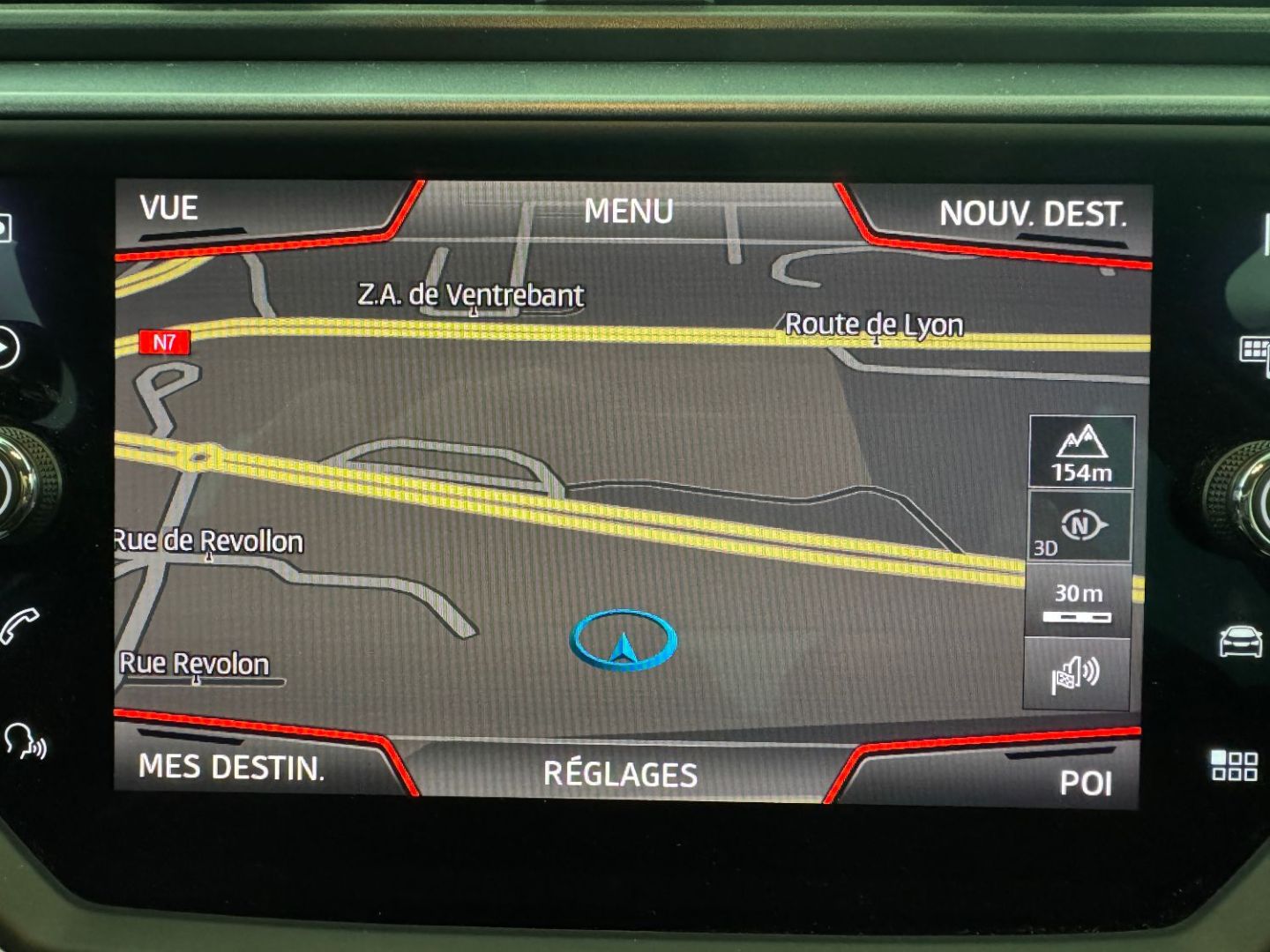Tap the flag and speaker guidance icon
This screenshot has width=1270, height=952.
(1076, 675)
